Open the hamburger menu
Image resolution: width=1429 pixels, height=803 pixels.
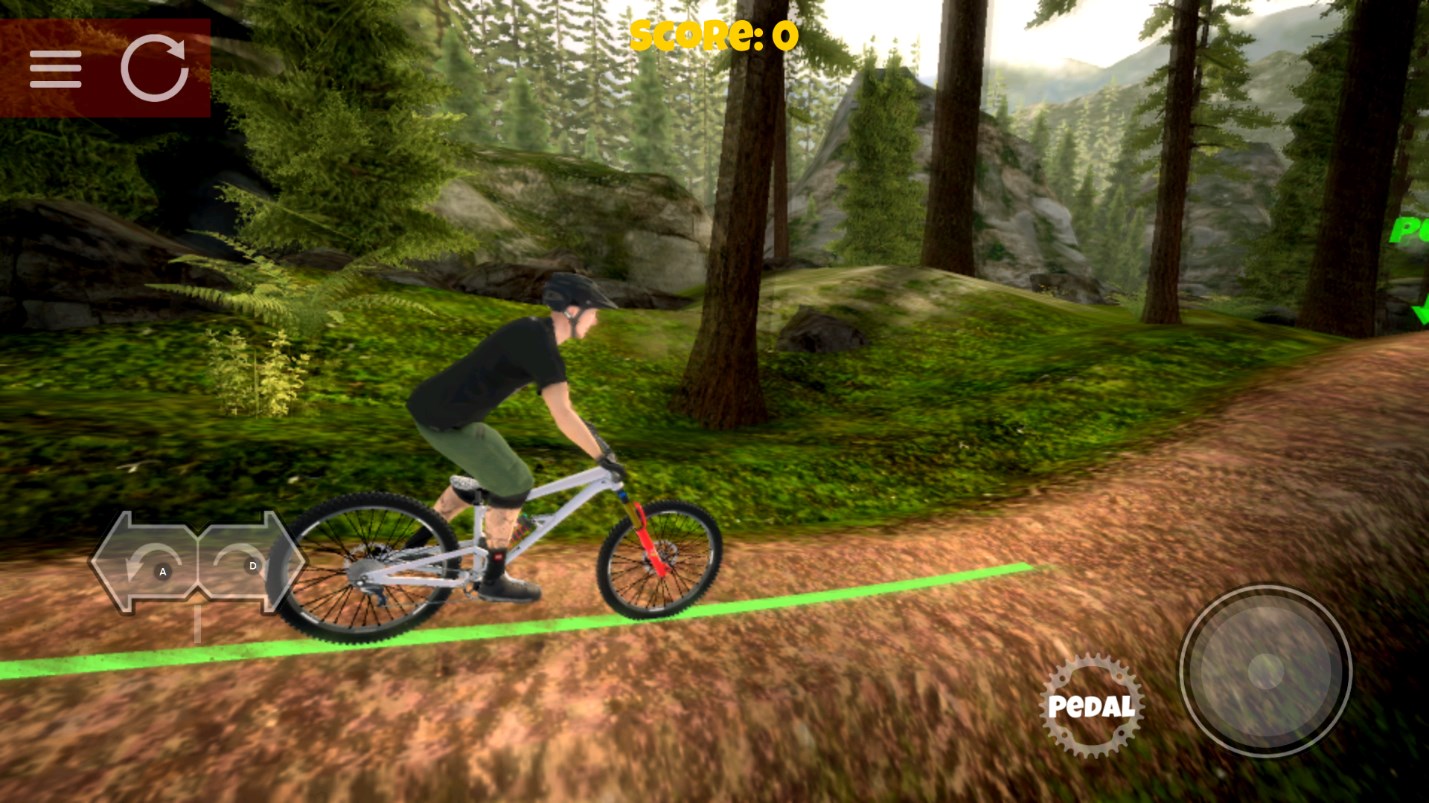click(55, 69)
